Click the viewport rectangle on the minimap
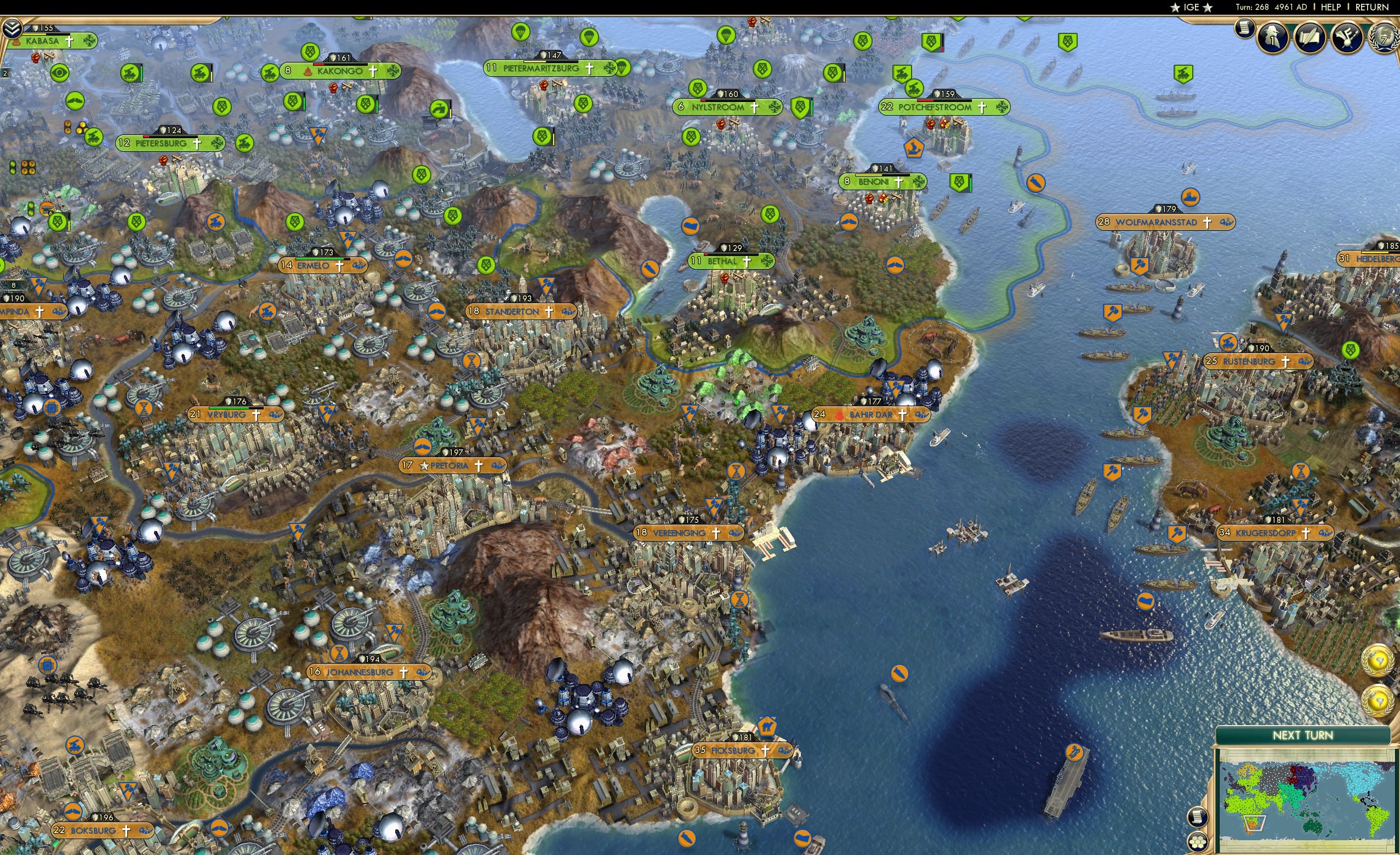The height and width of the screenshot is (855, 1400). (1255, 824)
